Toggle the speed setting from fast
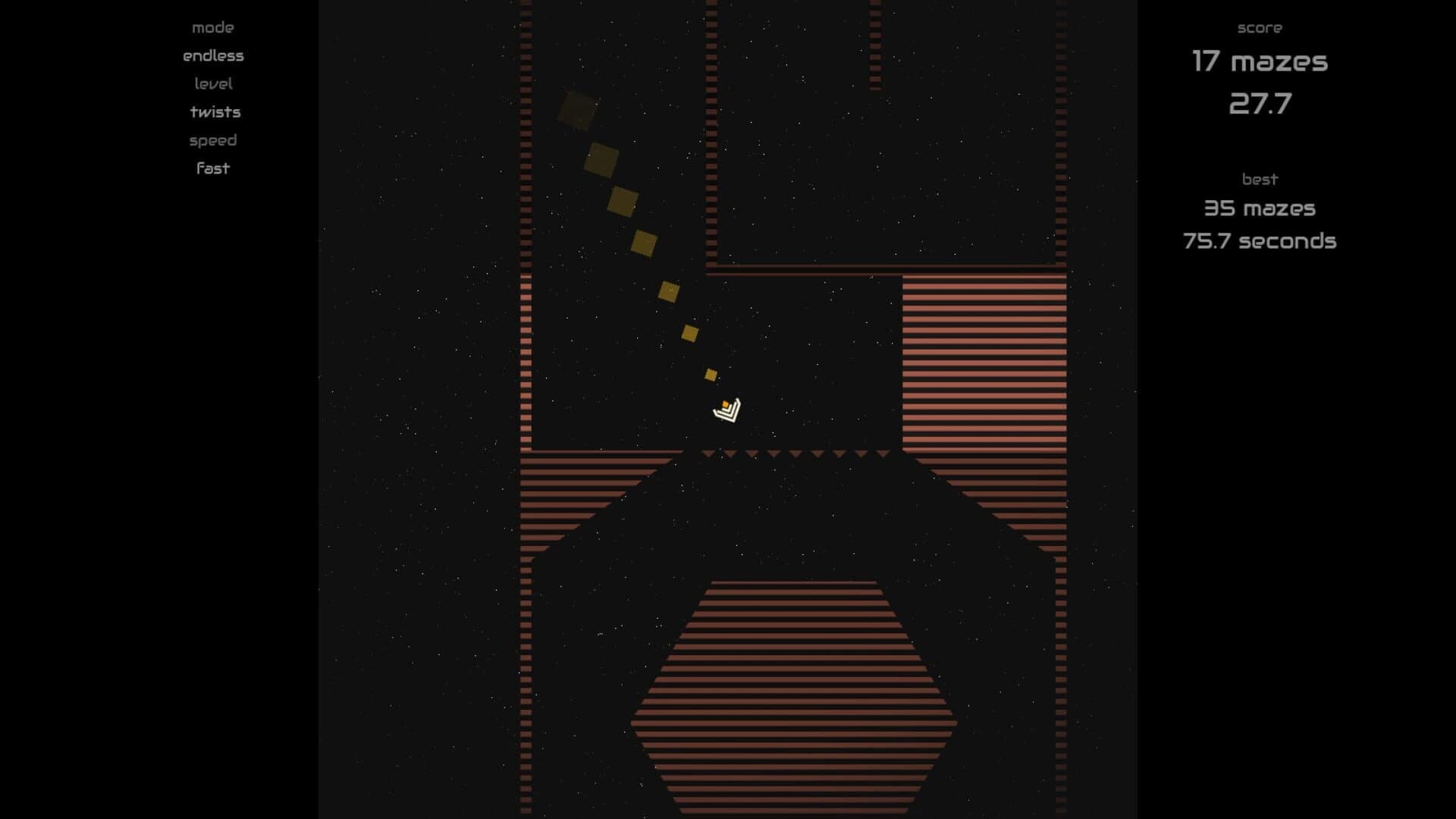This screenshot has height=819, width=1456. (212, 168)
